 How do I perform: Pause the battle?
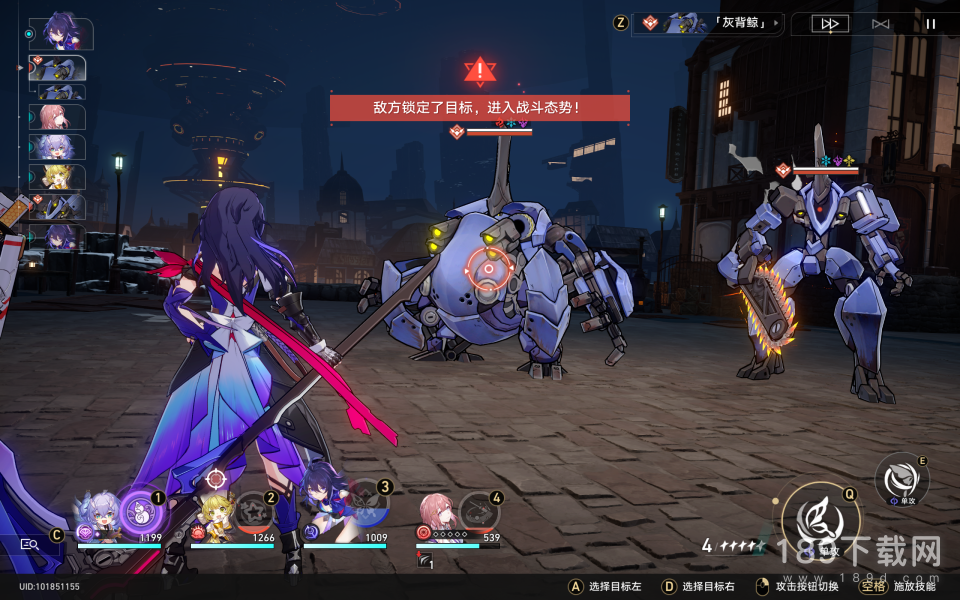coord(931,24)
